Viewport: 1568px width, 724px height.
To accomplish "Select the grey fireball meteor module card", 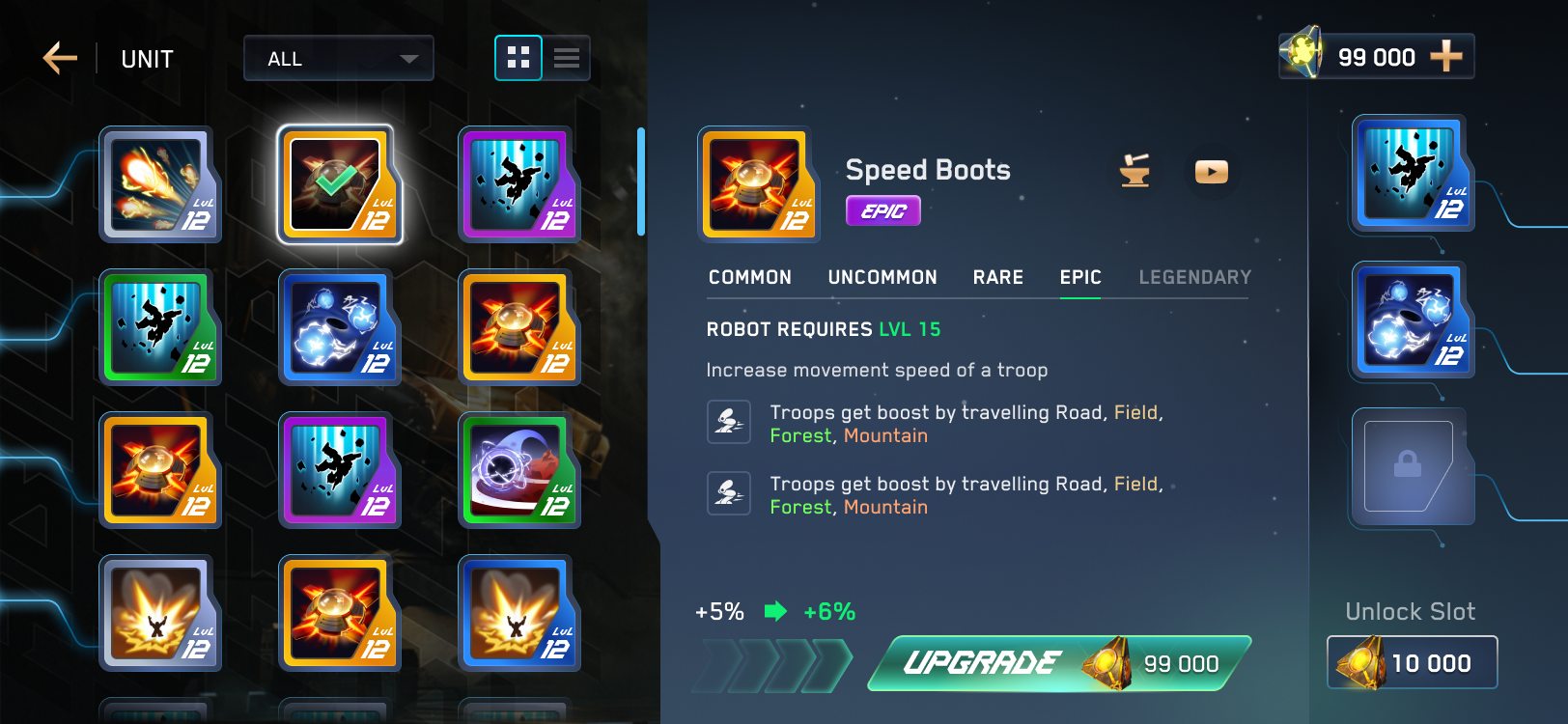I will click(160, 183).
